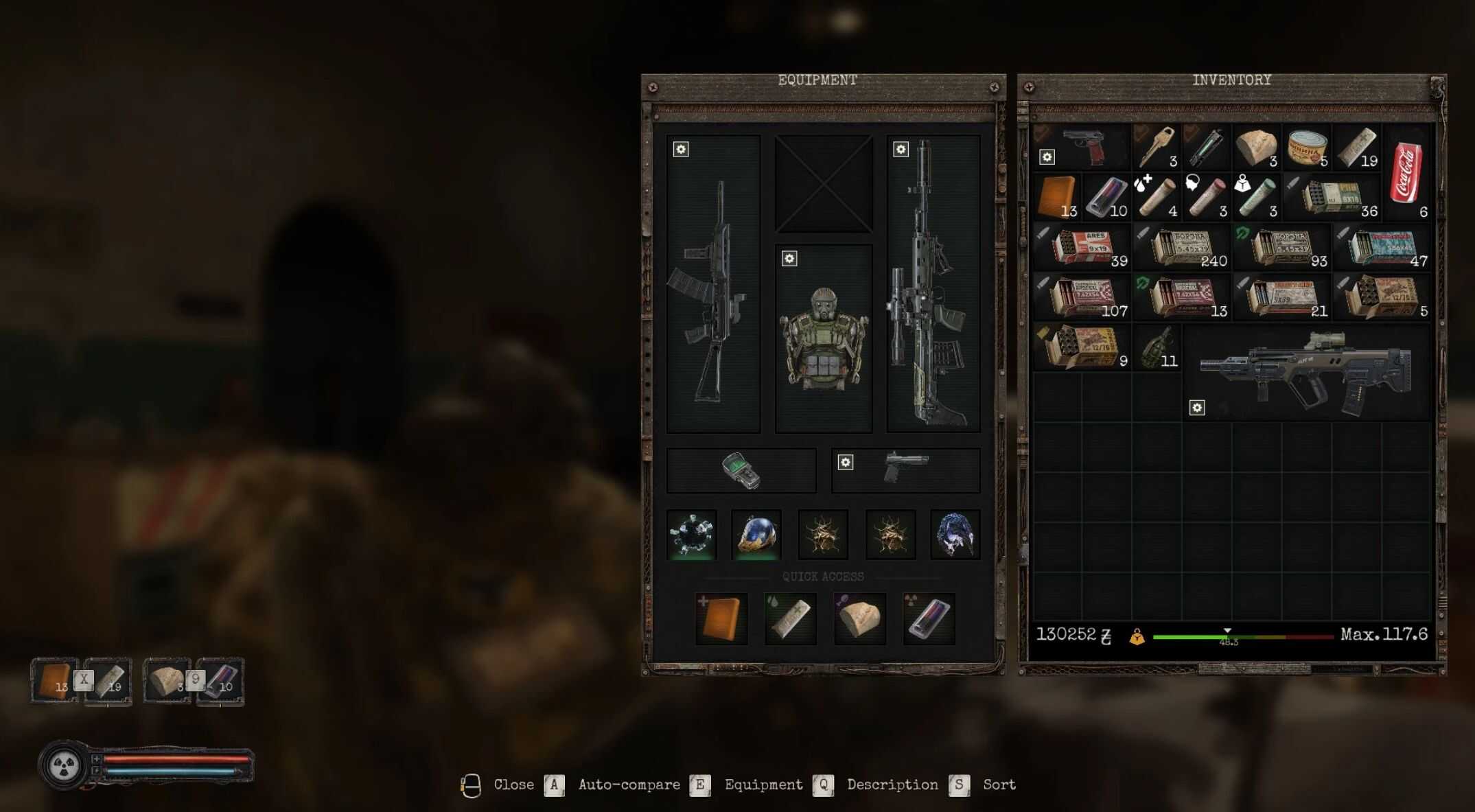Select the canned food tin
The width and height of the screenshot is (1475, 812).
(1307, 148)
